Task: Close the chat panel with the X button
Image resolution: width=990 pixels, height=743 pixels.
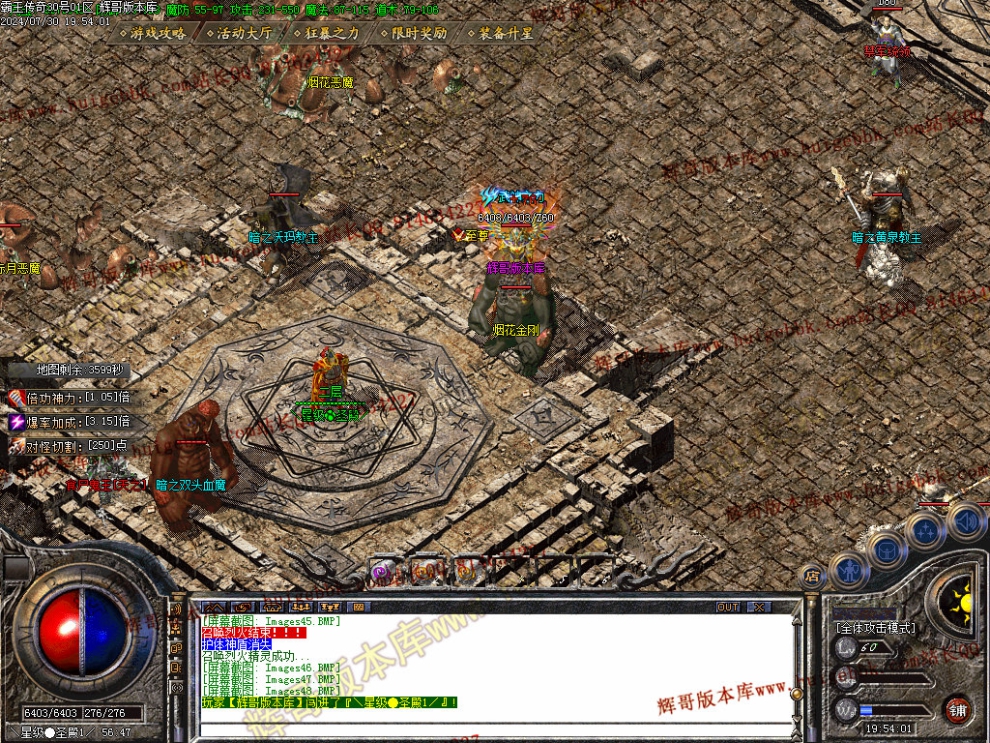Action: pos(759,607)
